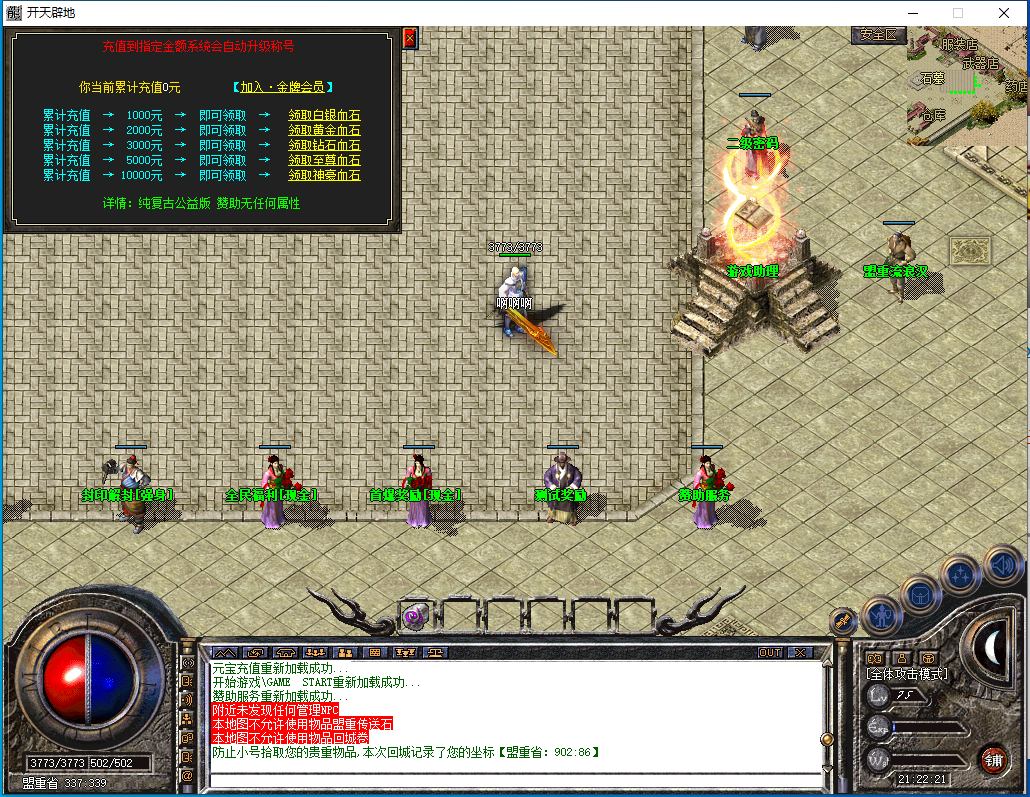Claim the 领取至尊血石 reward
The image size is (1030, 797).
click(324, 161)
